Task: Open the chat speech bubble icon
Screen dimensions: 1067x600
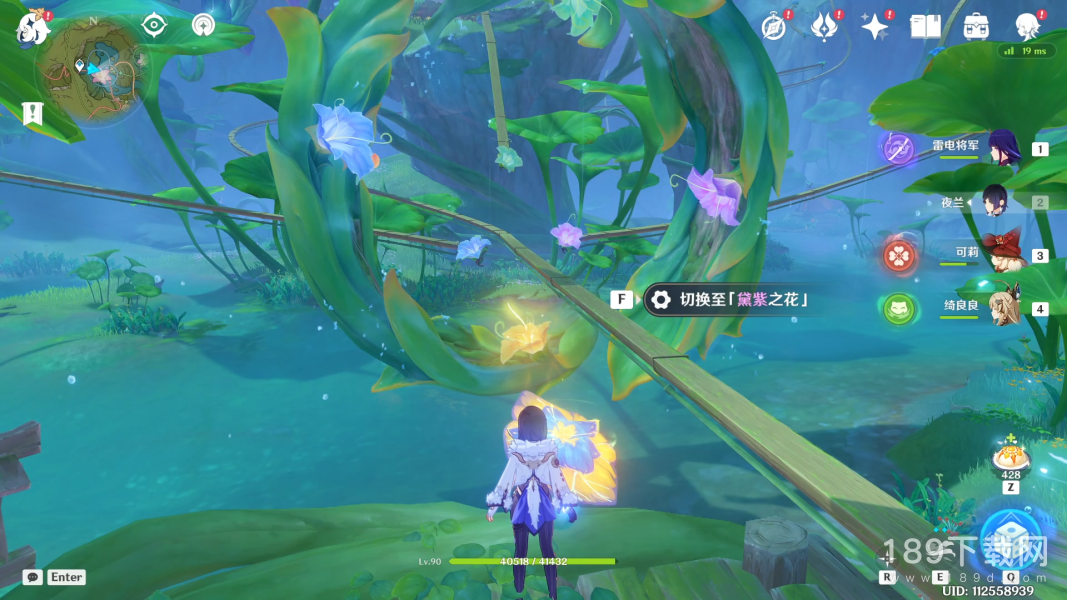Action: coord(33,577)
